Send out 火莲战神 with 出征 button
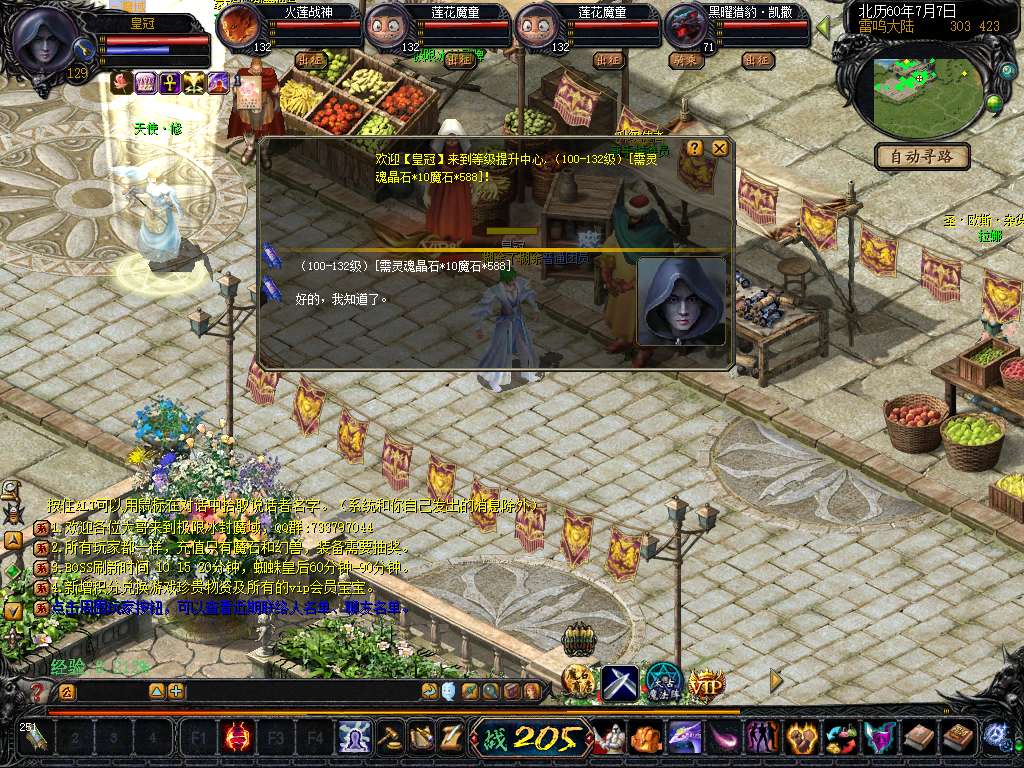 [310, 60]
